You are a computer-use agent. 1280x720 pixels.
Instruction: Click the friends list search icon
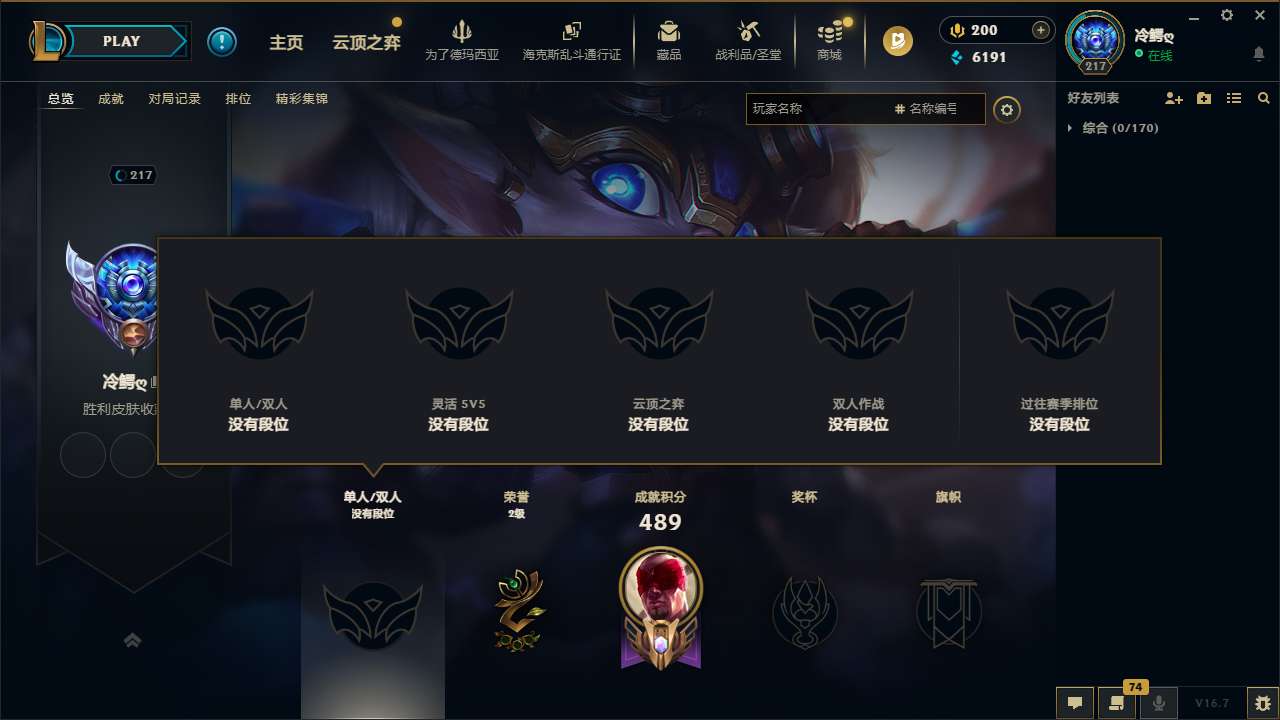click(x=1263, y=98)
